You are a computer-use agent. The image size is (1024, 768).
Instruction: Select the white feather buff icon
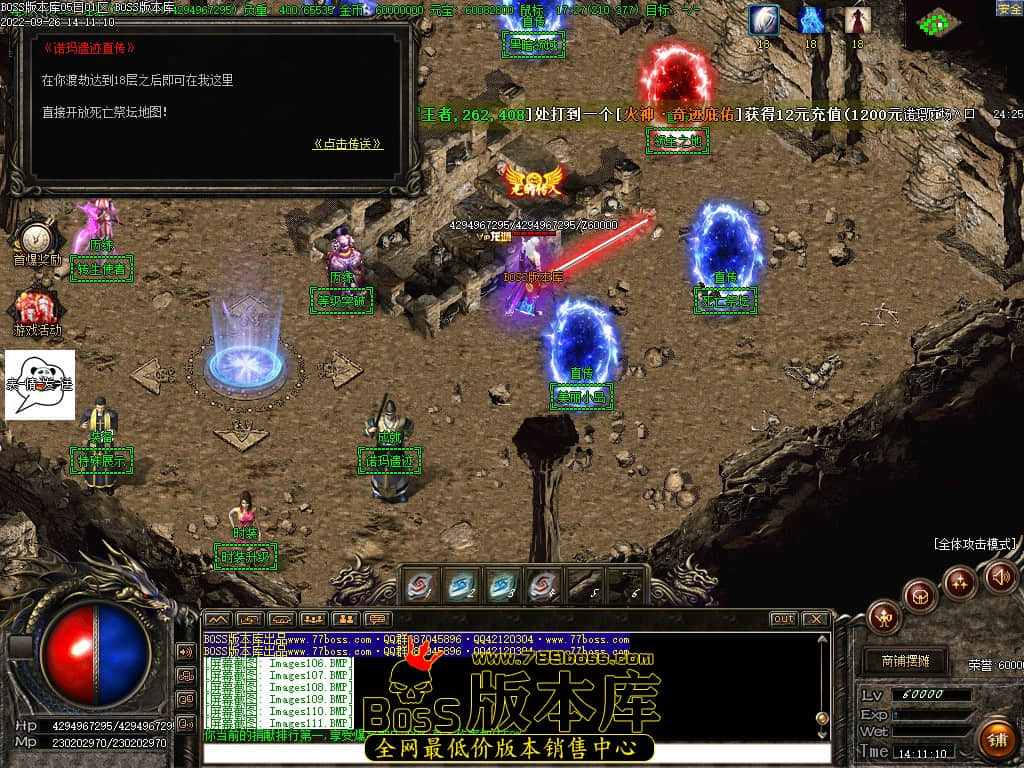pyautogui.click(x=764, y=20)
